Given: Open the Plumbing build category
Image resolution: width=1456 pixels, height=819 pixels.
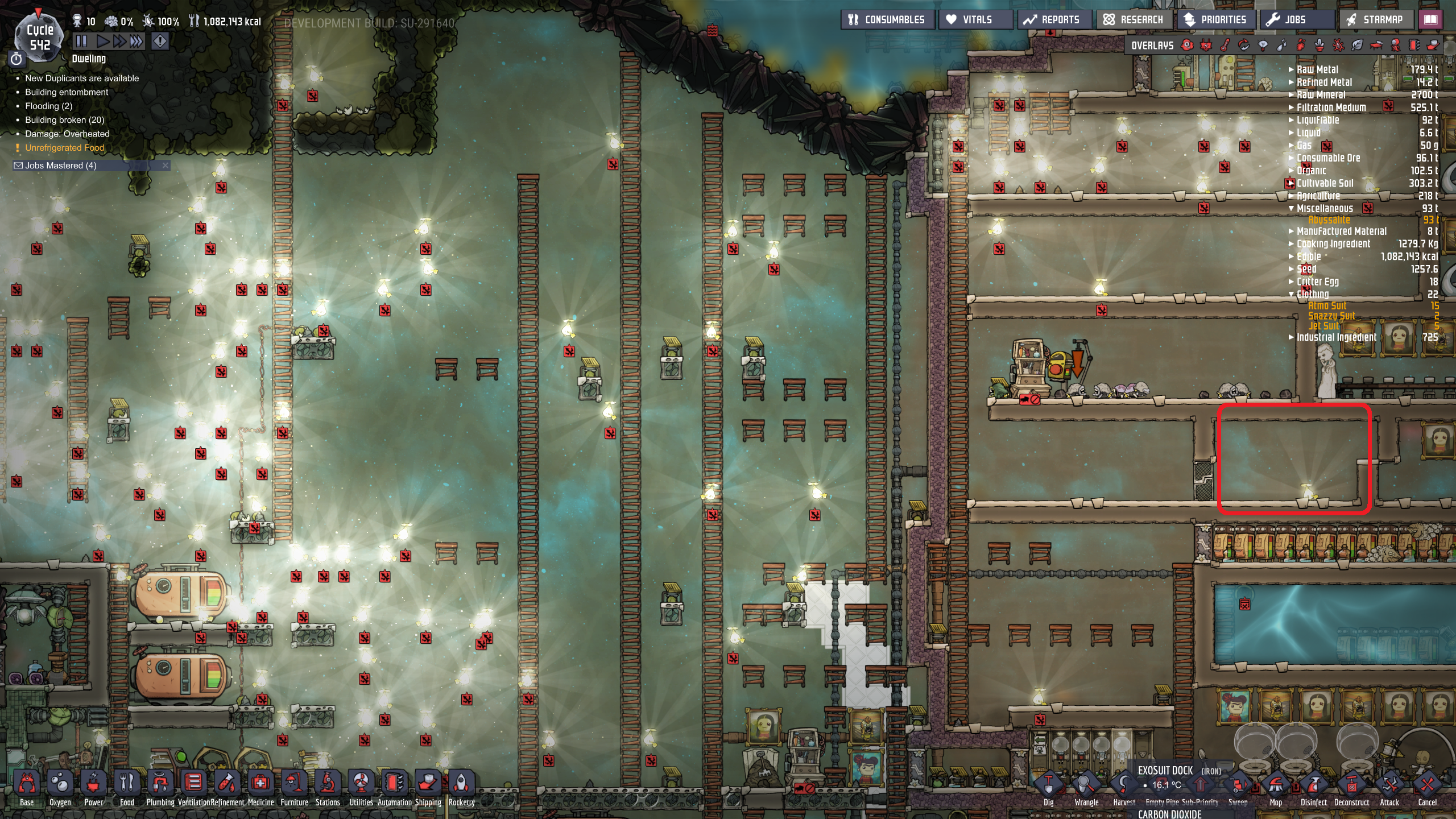Looking at the screenshot, I should click(x=160, y=788).
